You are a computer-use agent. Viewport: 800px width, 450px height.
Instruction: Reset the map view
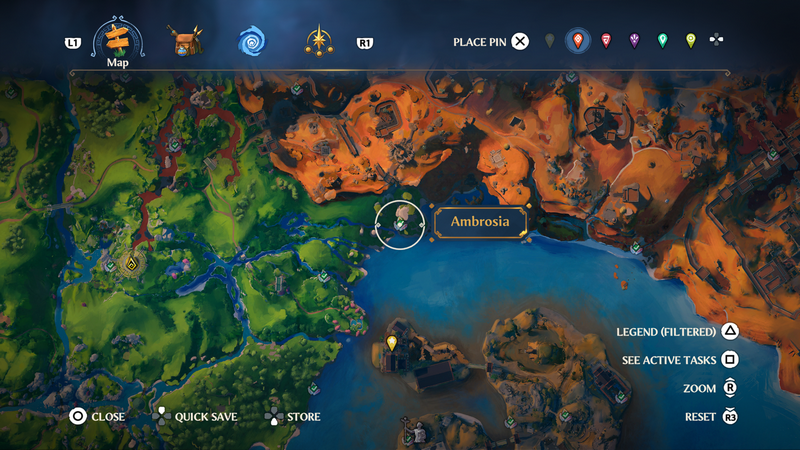pyautogui.click(x=730, y=416)
